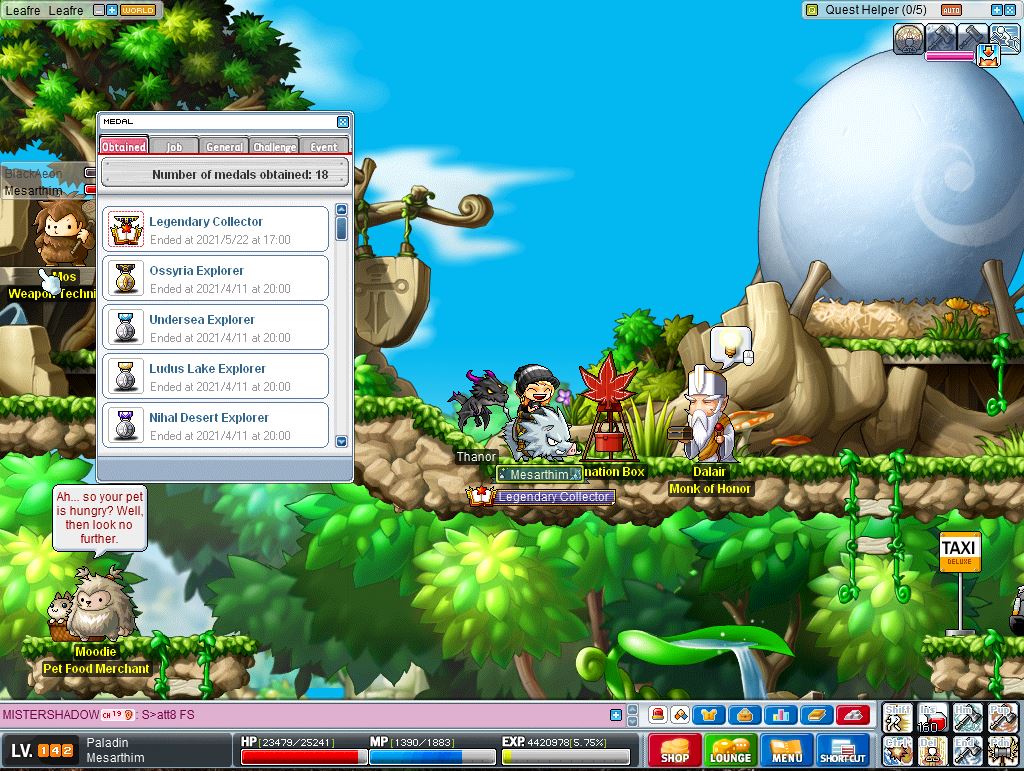The width and height of the screenshot is (1024, 771).
Task: Choose the Ossyria Explorer medal entry
Action: 216,278
